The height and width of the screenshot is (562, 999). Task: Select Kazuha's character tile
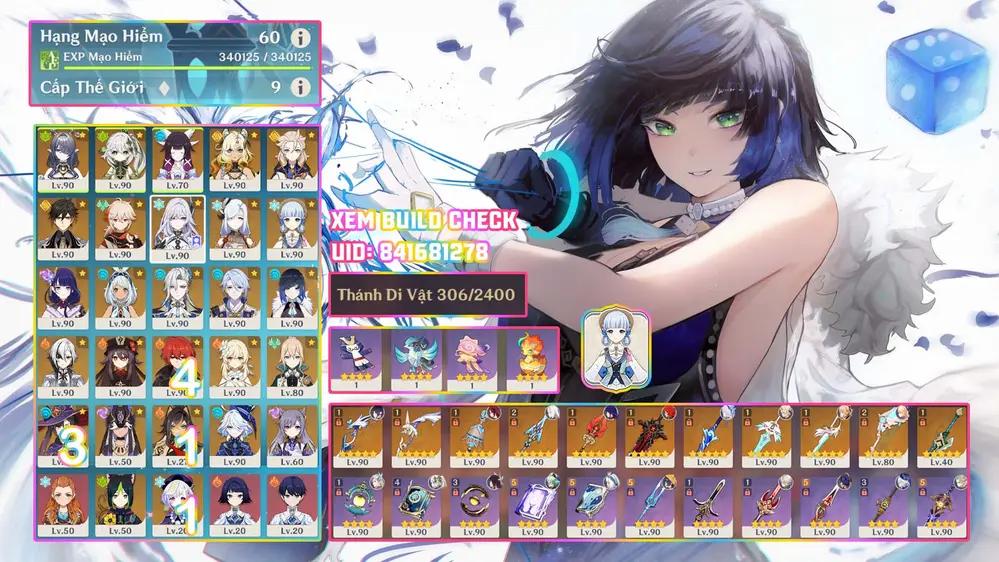coord(120,228)
